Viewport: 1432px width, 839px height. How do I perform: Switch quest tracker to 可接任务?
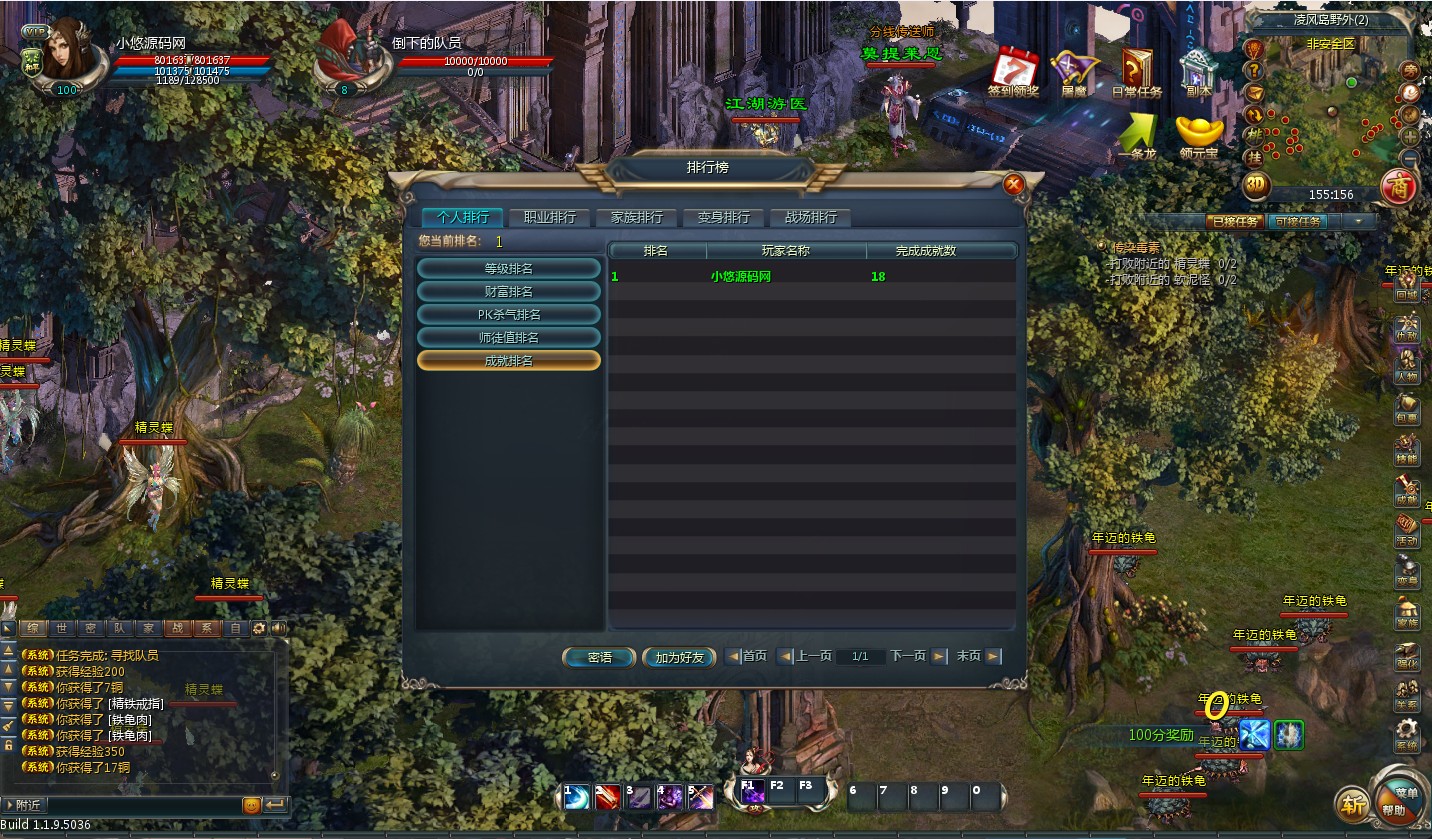tap(1298, 222)
